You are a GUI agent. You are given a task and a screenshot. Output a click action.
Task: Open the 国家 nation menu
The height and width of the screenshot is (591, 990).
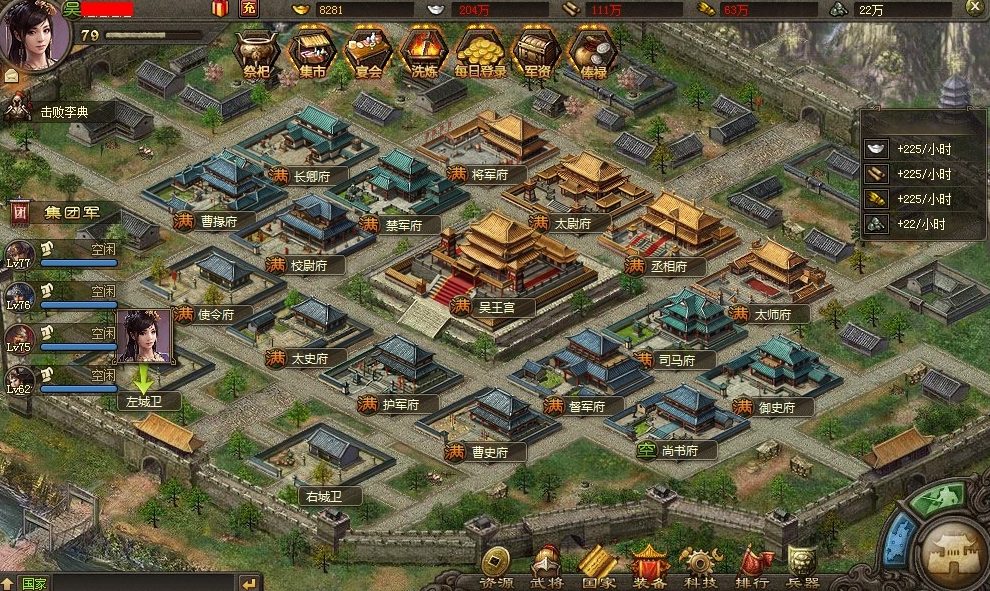tap(598, 567)
